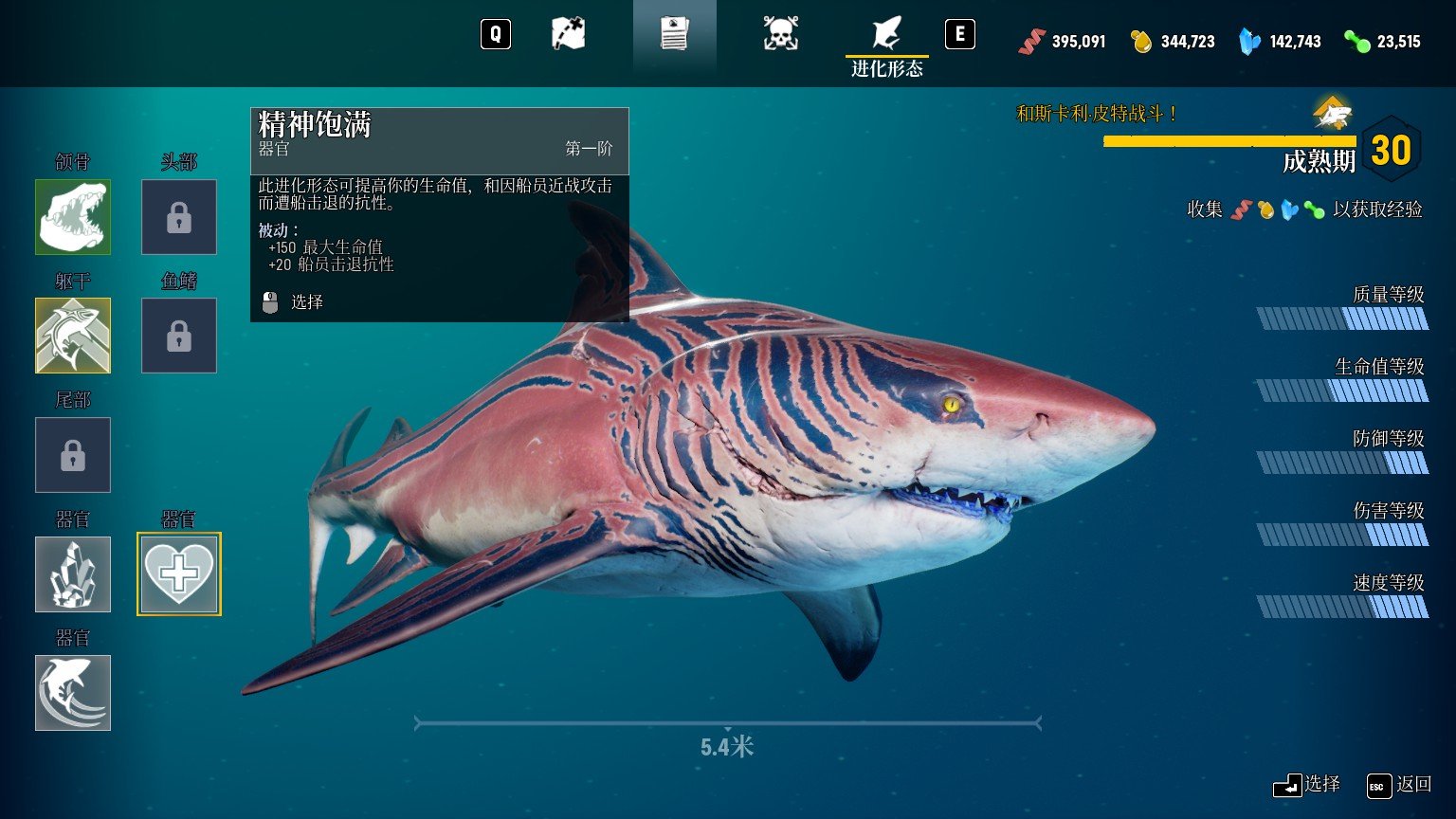
Task: Select the crystal organ slot
Action: point(73,574)
